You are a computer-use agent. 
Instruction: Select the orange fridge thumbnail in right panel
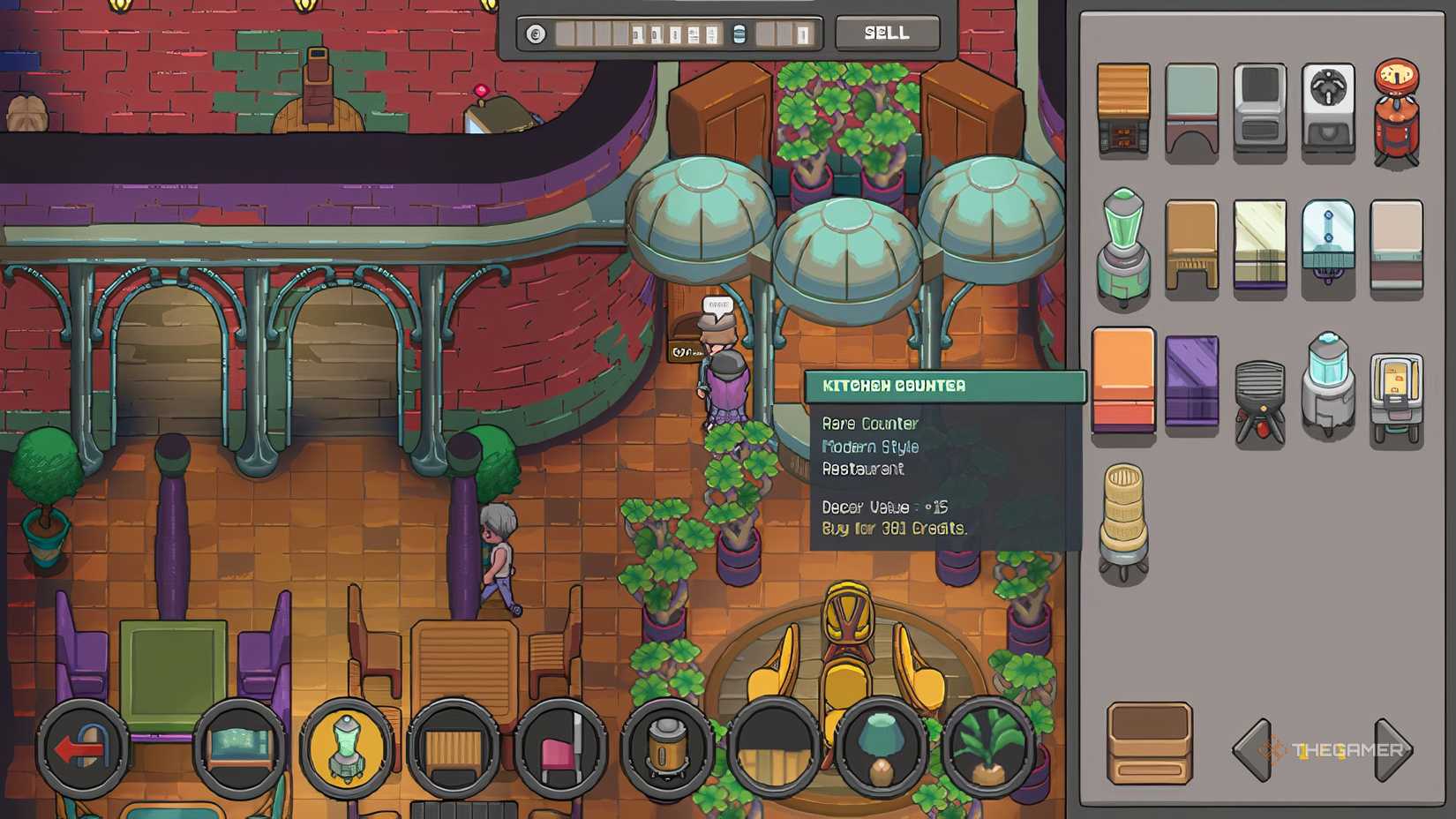pyautogui.click(x=1124, y=387)
